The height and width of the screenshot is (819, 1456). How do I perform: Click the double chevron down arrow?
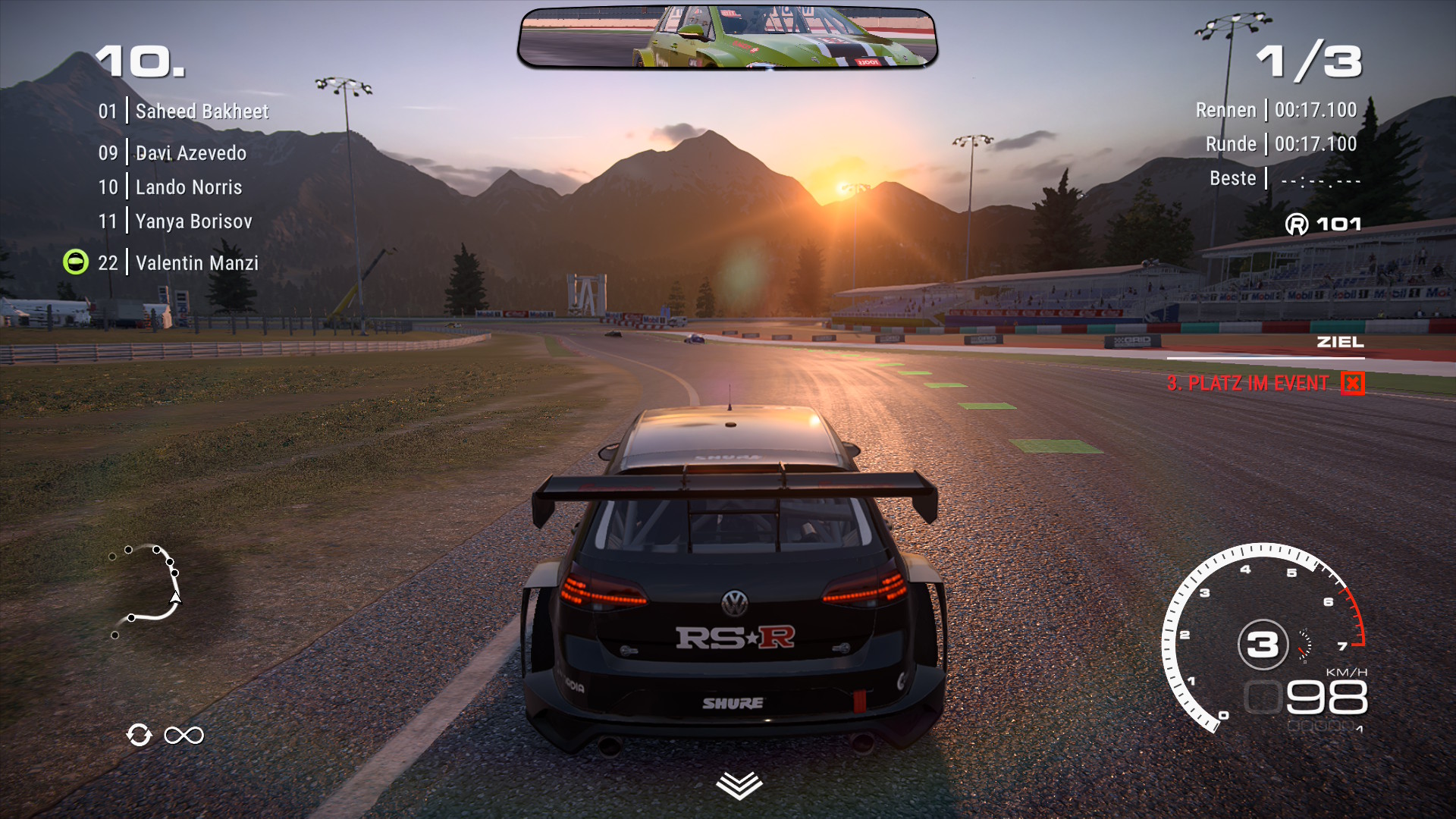[x=739, y=786]
